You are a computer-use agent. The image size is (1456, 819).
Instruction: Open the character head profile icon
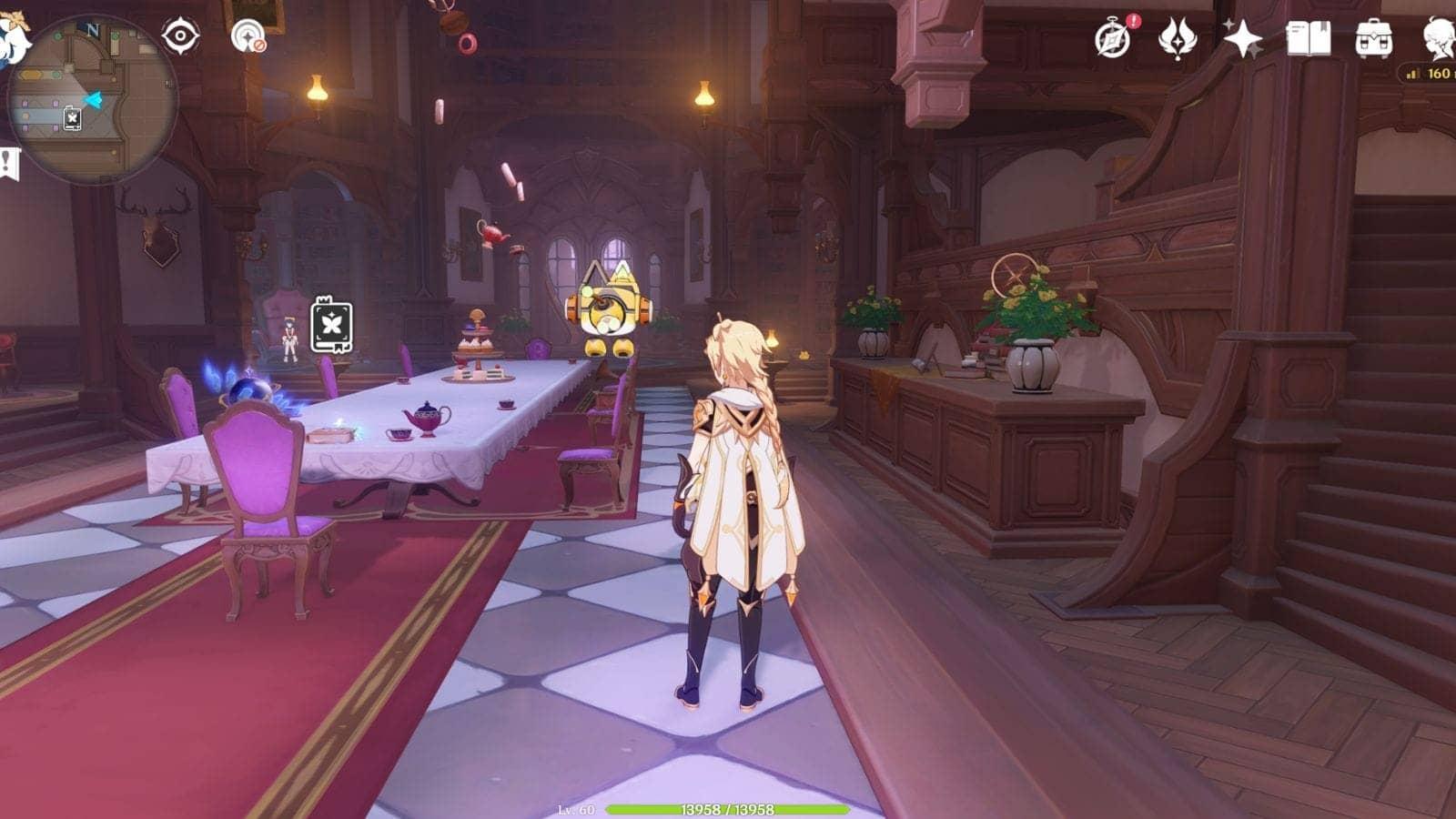point(1439,39)
